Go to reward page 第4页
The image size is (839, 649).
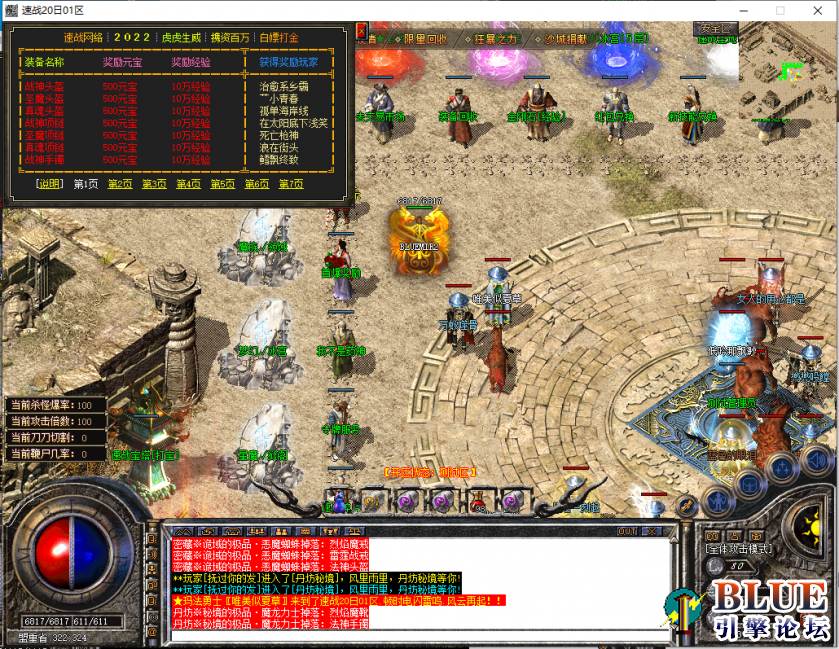(x=188, y=184)
